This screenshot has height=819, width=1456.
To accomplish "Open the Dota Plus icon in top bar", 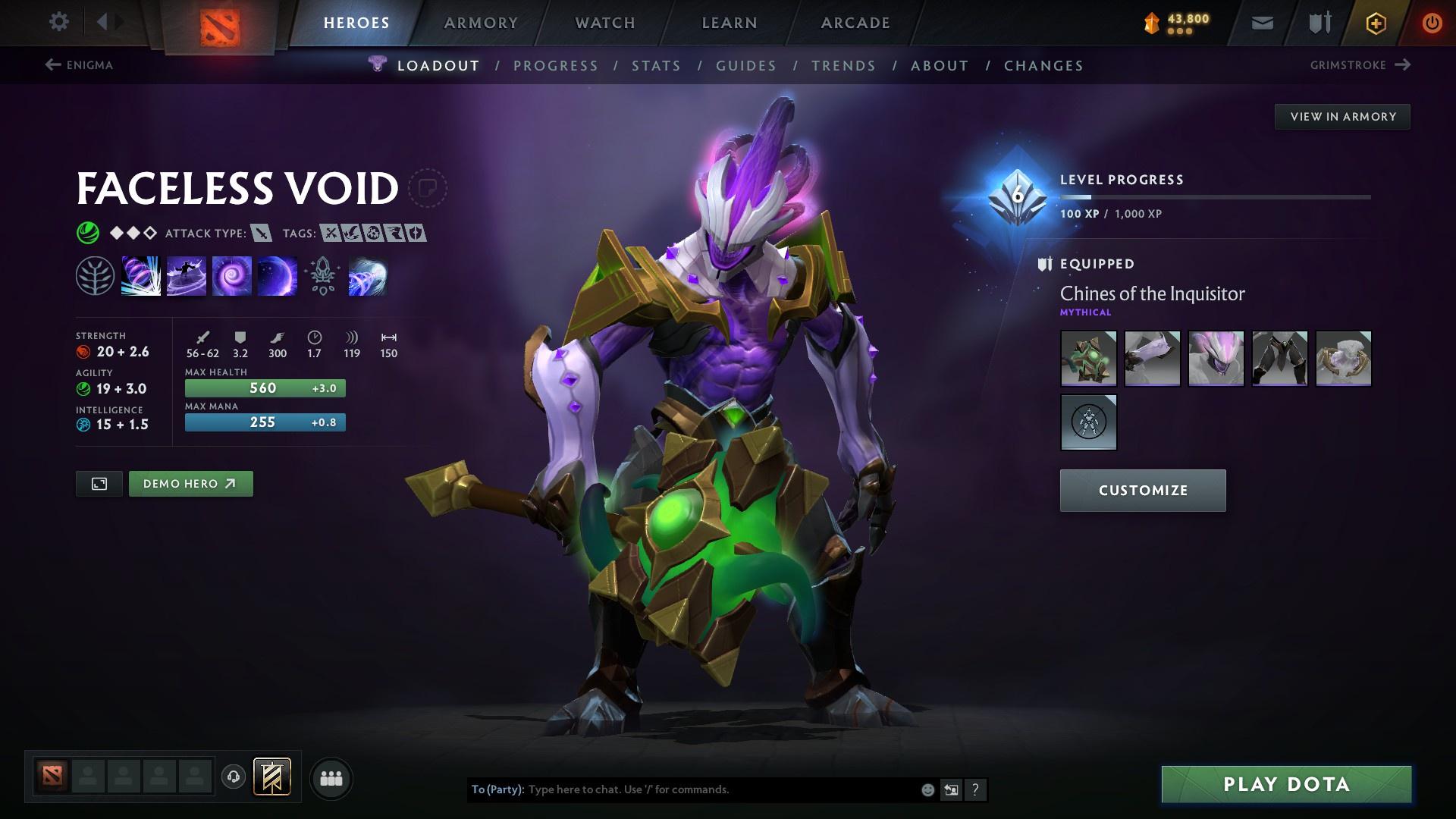I will click(x=1375, y=22).
